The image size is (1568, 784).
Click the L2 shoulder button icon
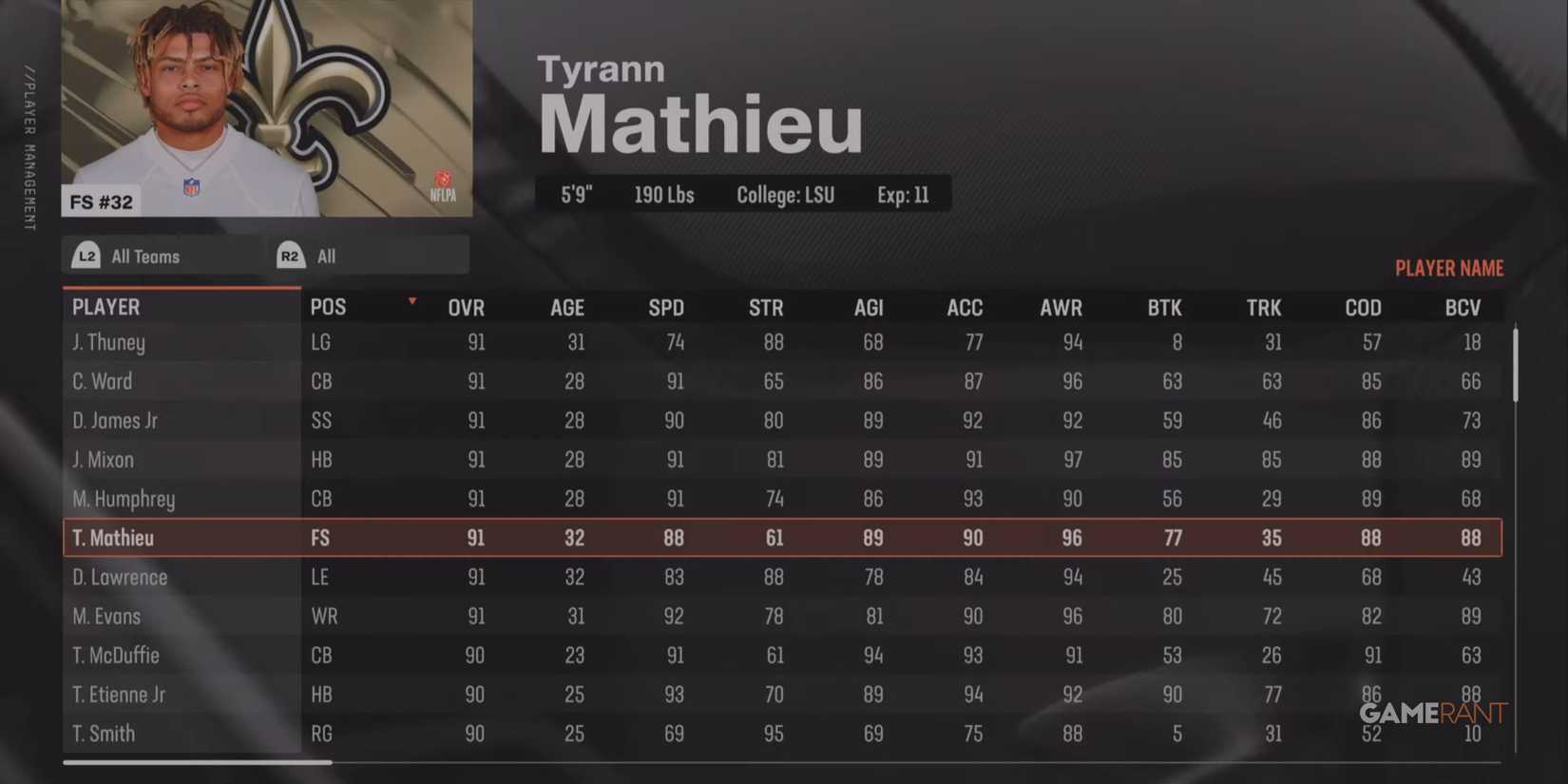(x=86, y=255)
